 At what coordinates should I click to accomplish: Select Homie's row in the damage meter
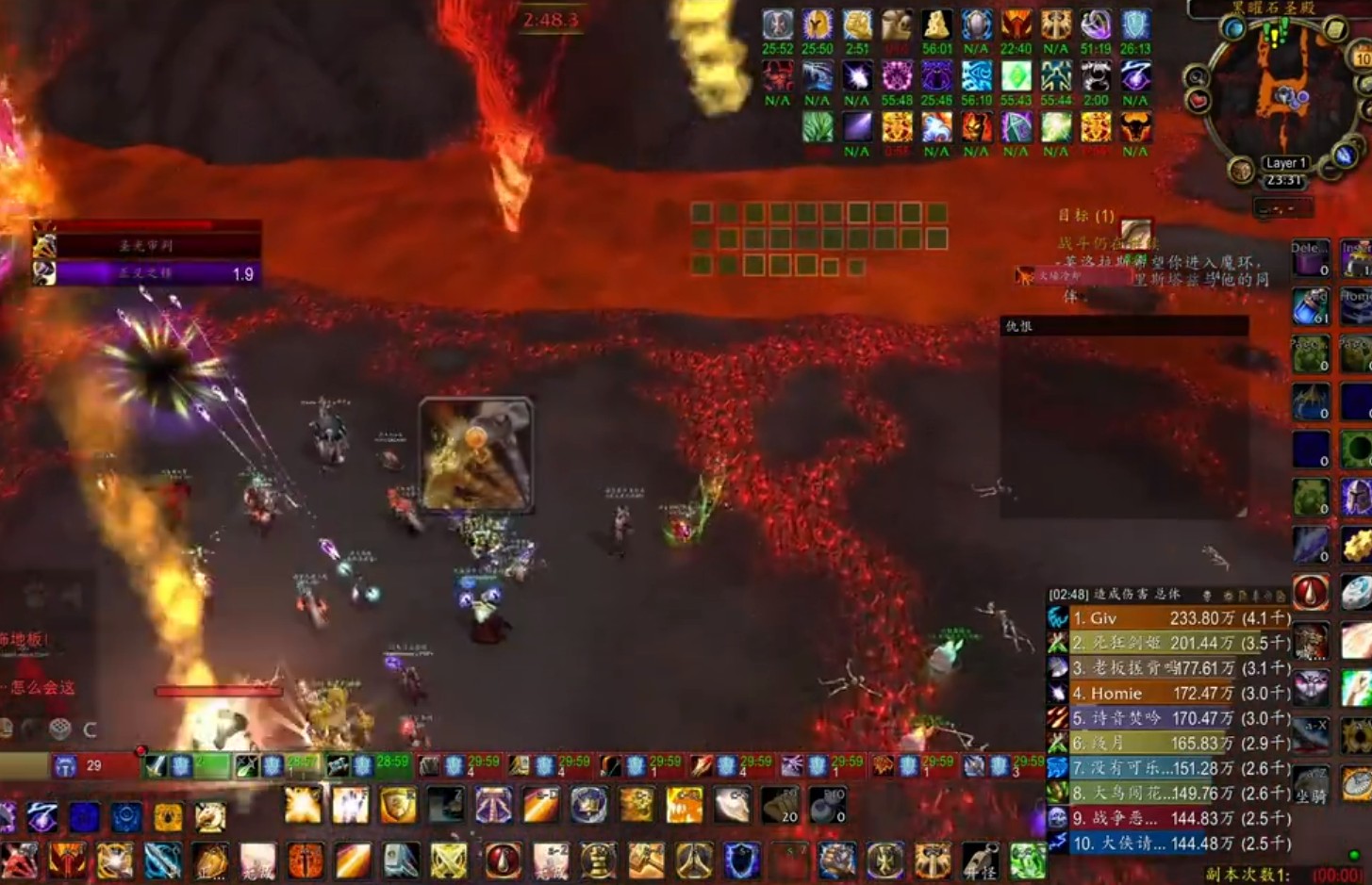click(1168, 693)
